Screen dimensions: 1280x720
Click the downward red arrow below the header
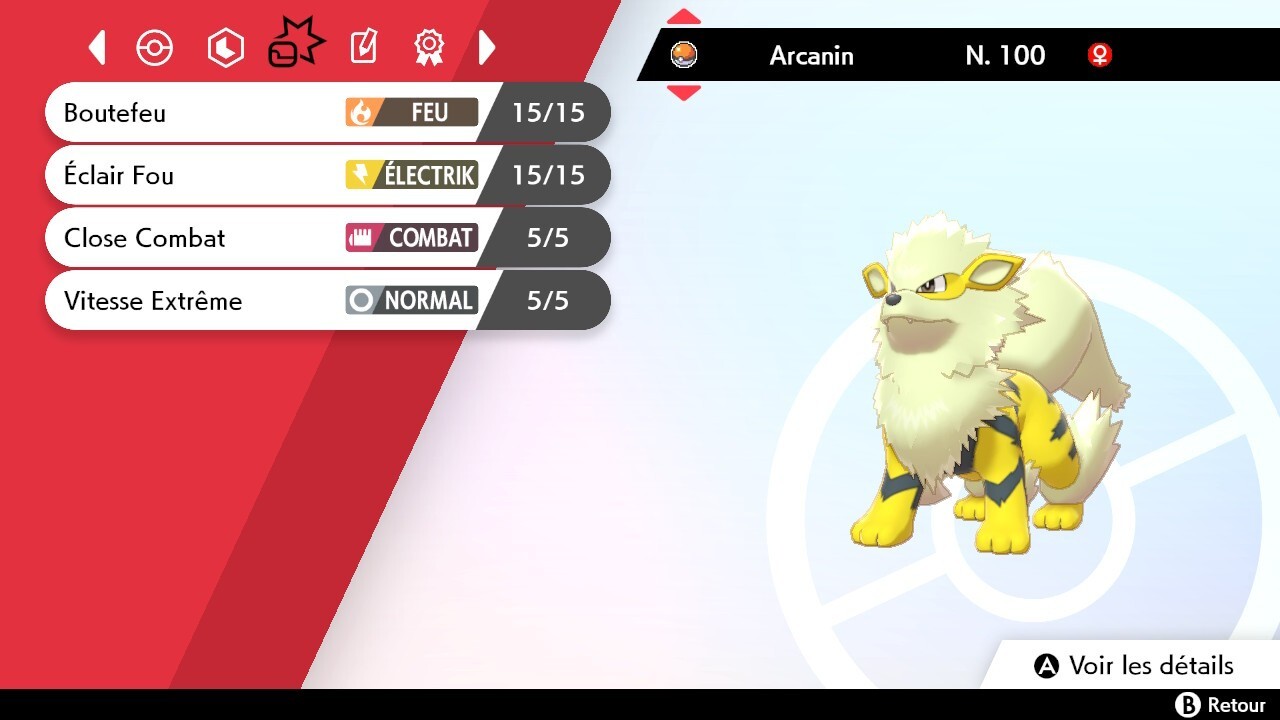point(684,91)
